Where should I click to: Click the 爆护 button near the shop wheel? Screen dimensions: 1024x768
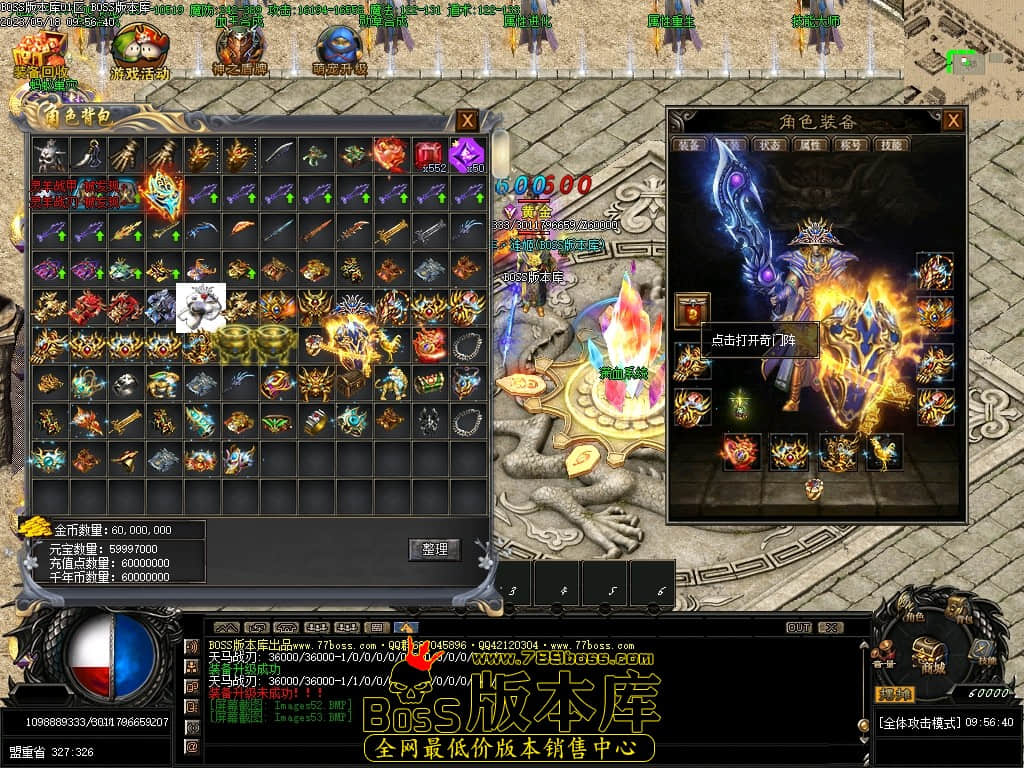point(893,693)
